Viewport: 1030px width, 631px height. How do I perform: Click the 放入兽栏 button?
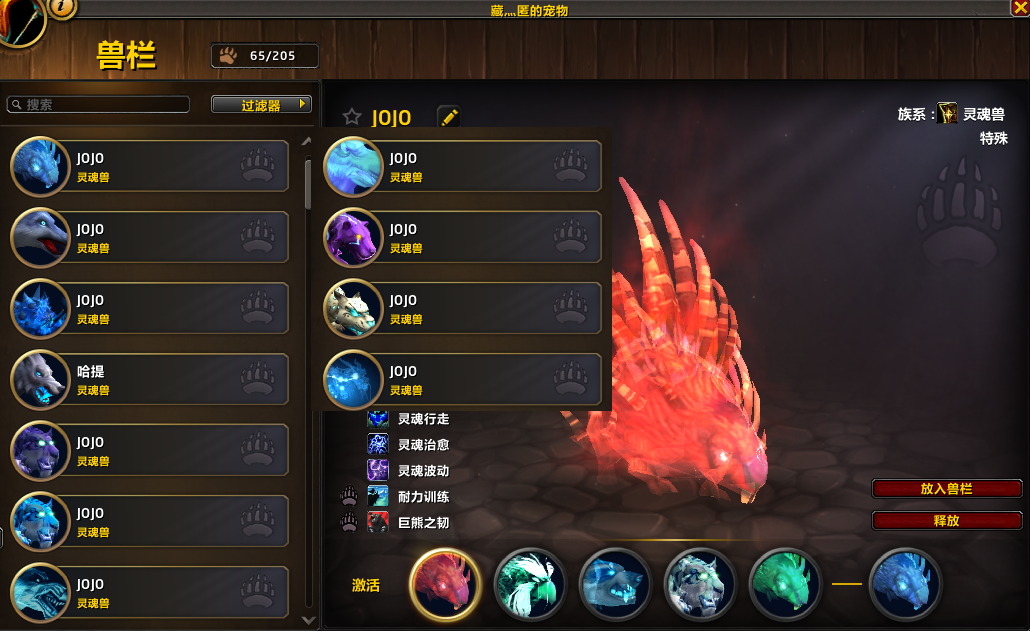click(946, 489)
